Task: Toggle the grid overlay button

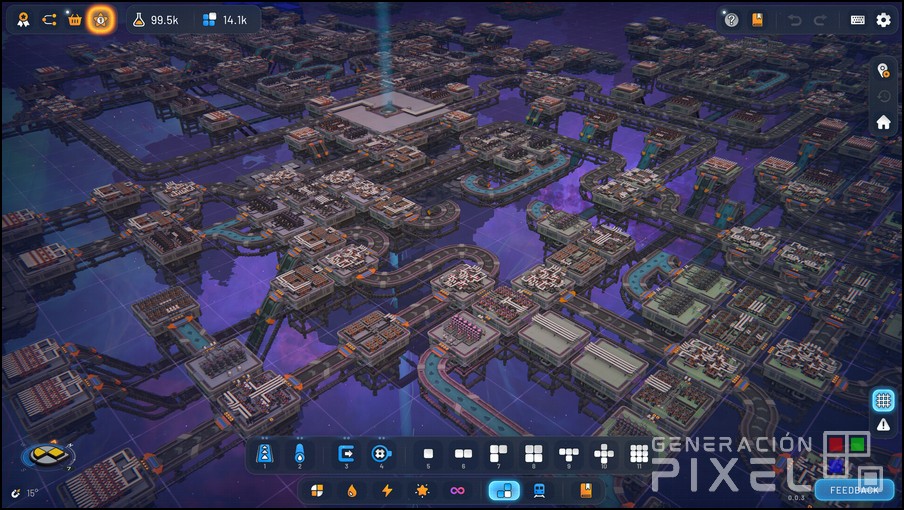Action: 883,400
